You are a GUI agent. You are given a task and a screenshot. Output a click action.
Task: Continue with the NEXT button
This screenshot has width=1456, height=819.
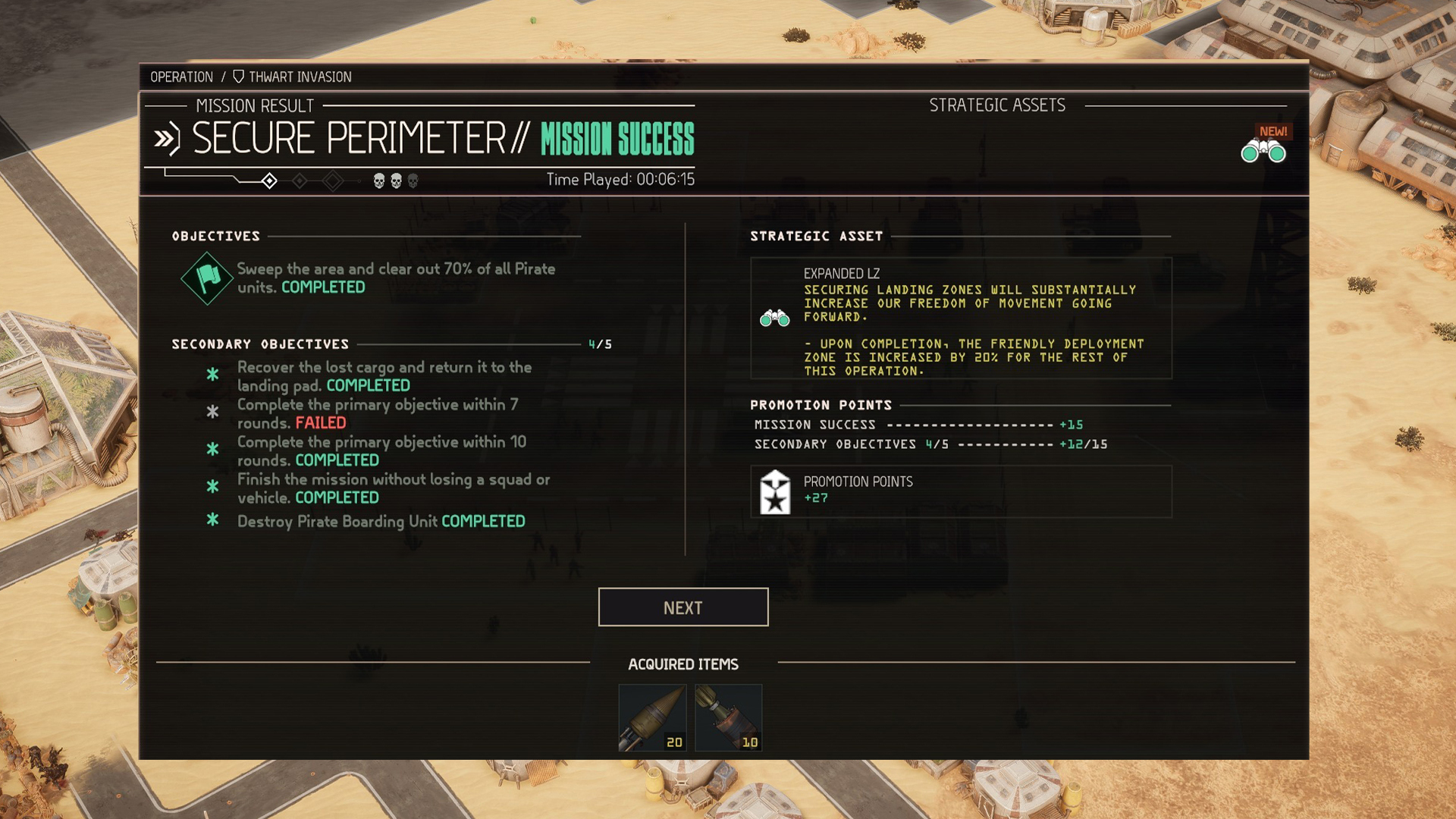(x=682, y=607)
